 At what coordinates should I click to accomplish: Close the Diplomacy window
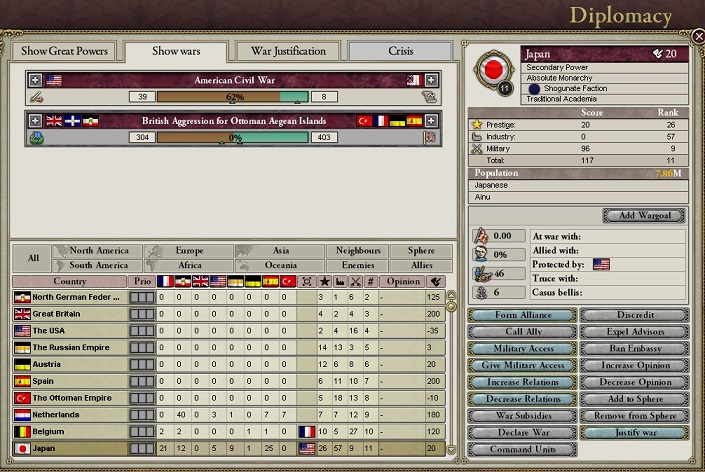tap(697, 36)
